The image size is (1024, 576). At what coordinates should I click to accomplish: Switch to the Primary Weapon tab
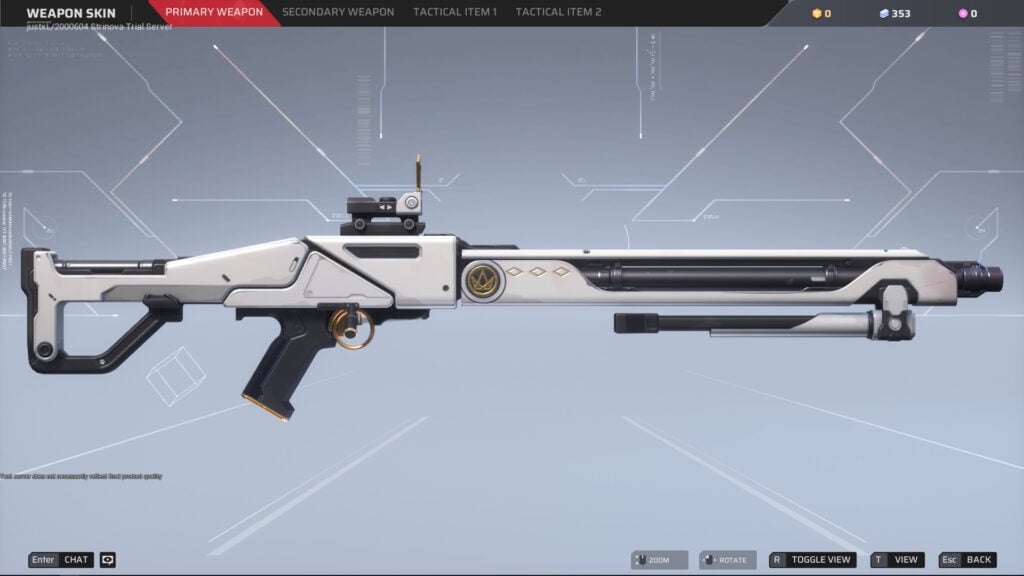coord(214,13)
